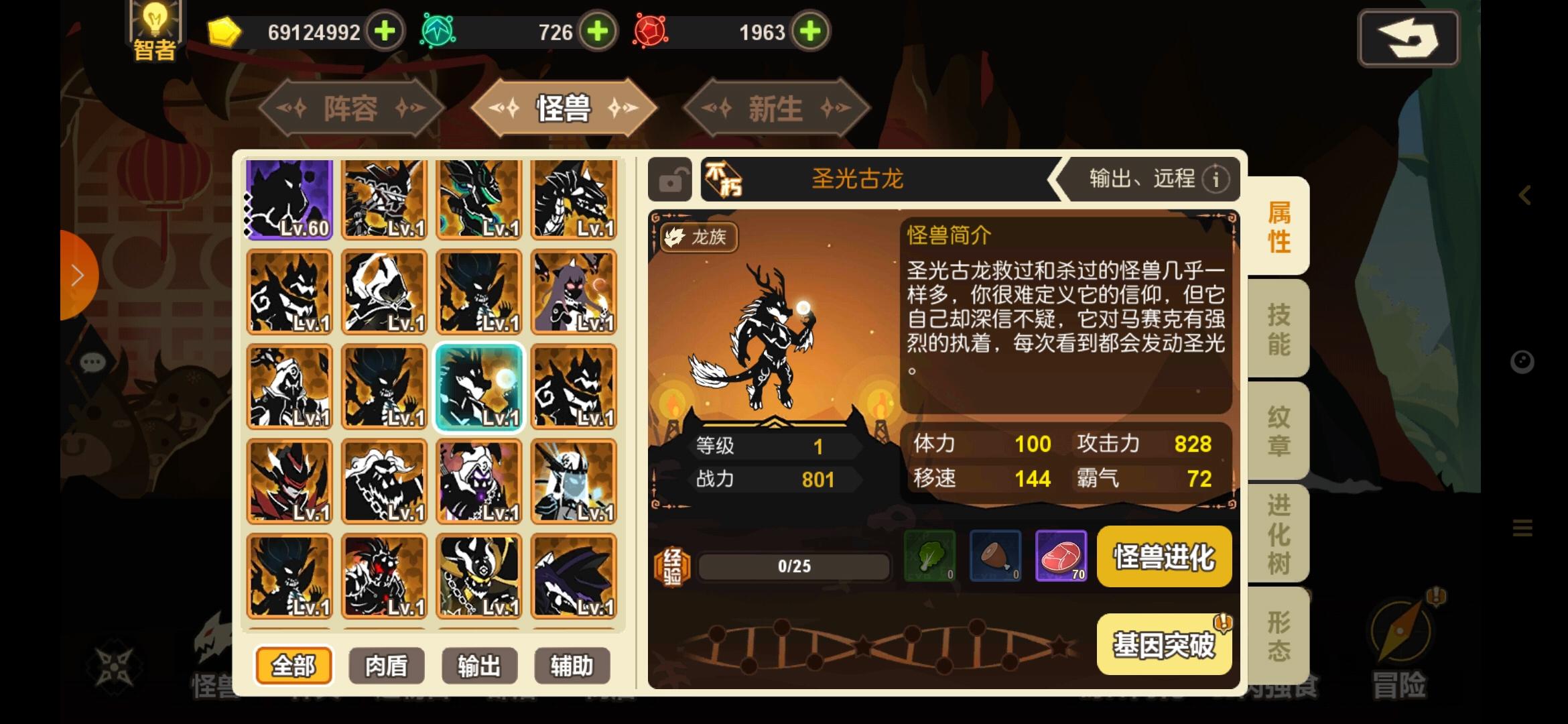Add gold coins via the plus icon
This screenshot has width=1568, height=724.
pos(383,32)
